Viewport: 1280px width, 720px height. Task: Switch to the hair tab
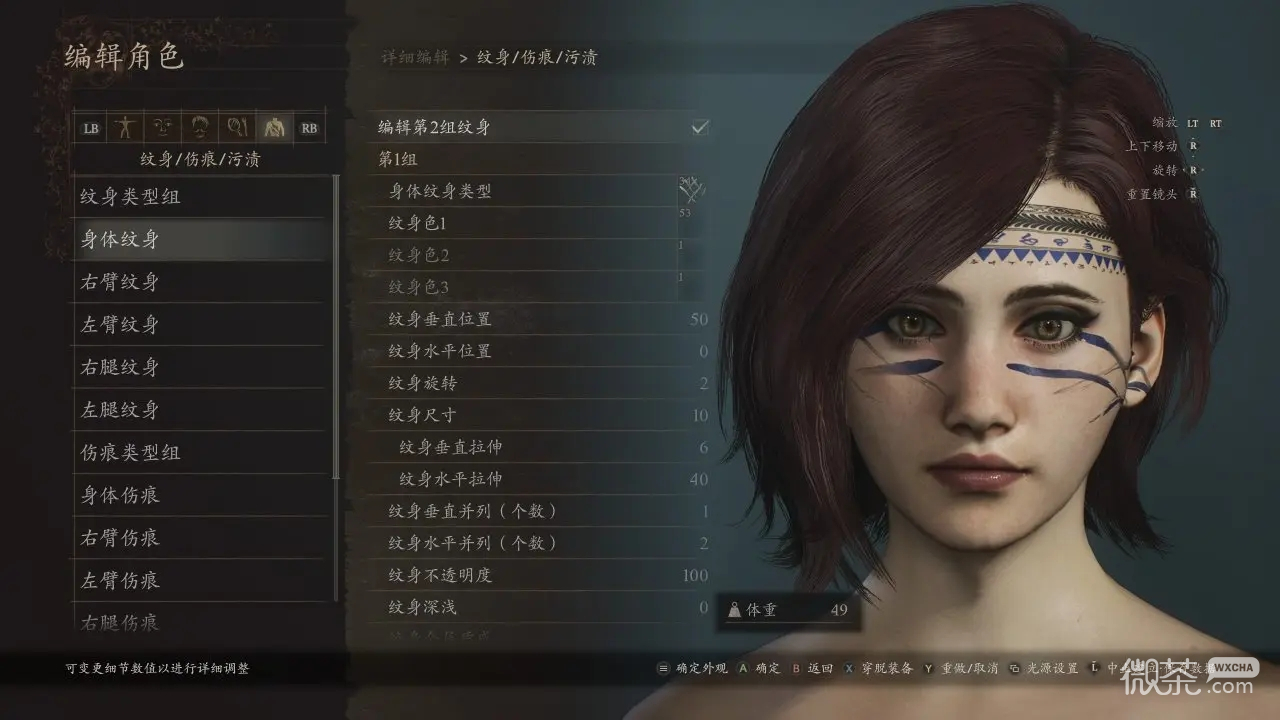200,127
